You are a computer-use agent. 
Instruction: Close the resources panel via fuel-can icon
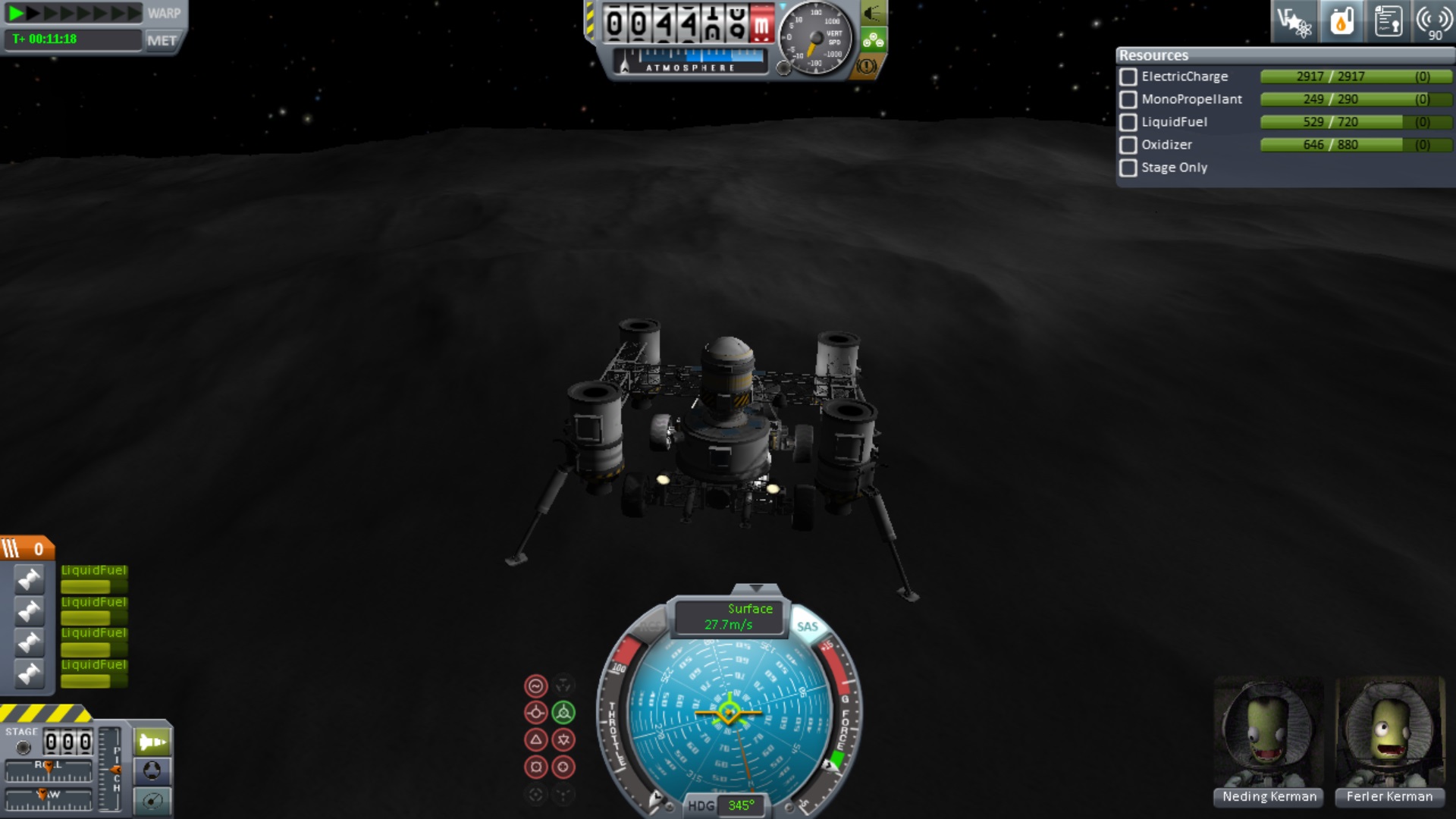coord(1341,21)
